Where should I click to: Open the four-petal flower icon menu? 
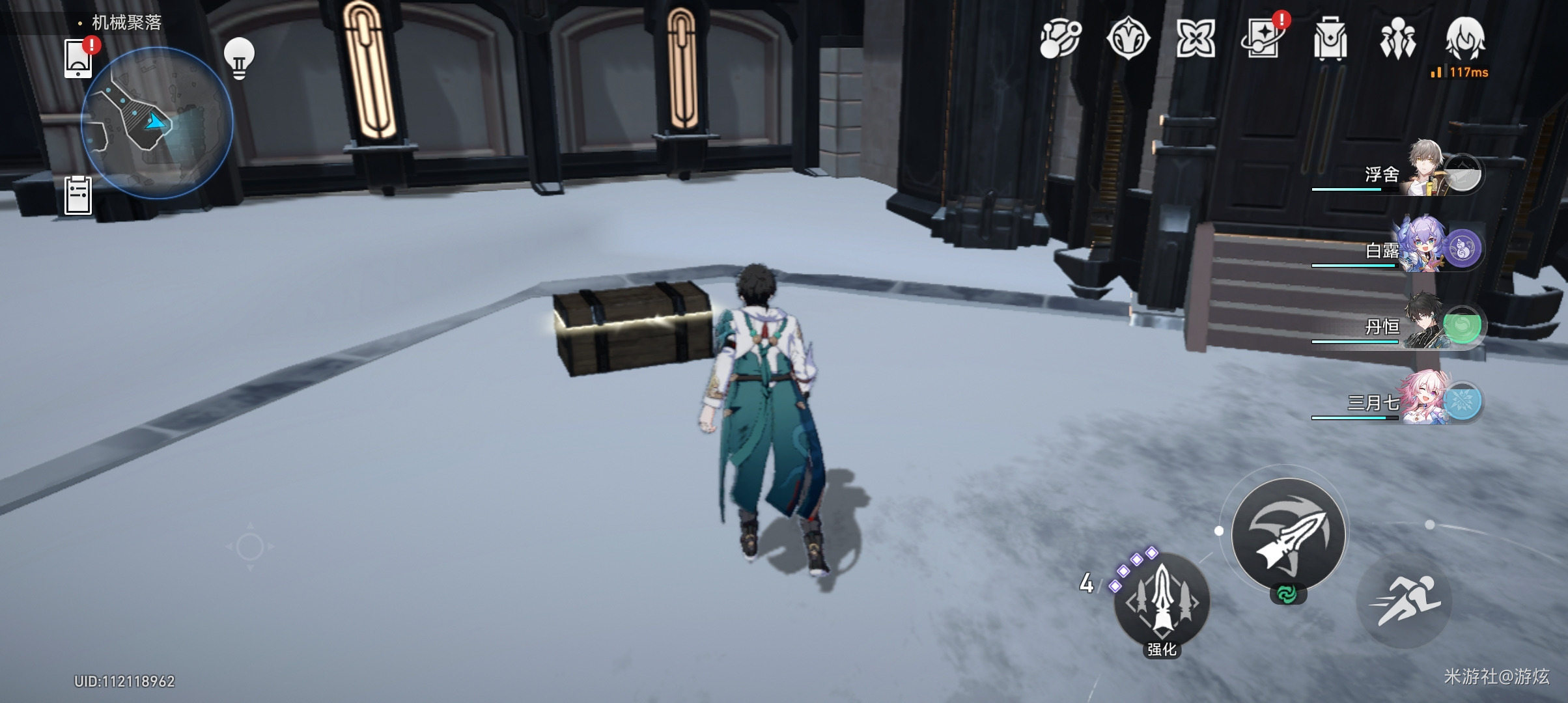[x=1196, y=38]
